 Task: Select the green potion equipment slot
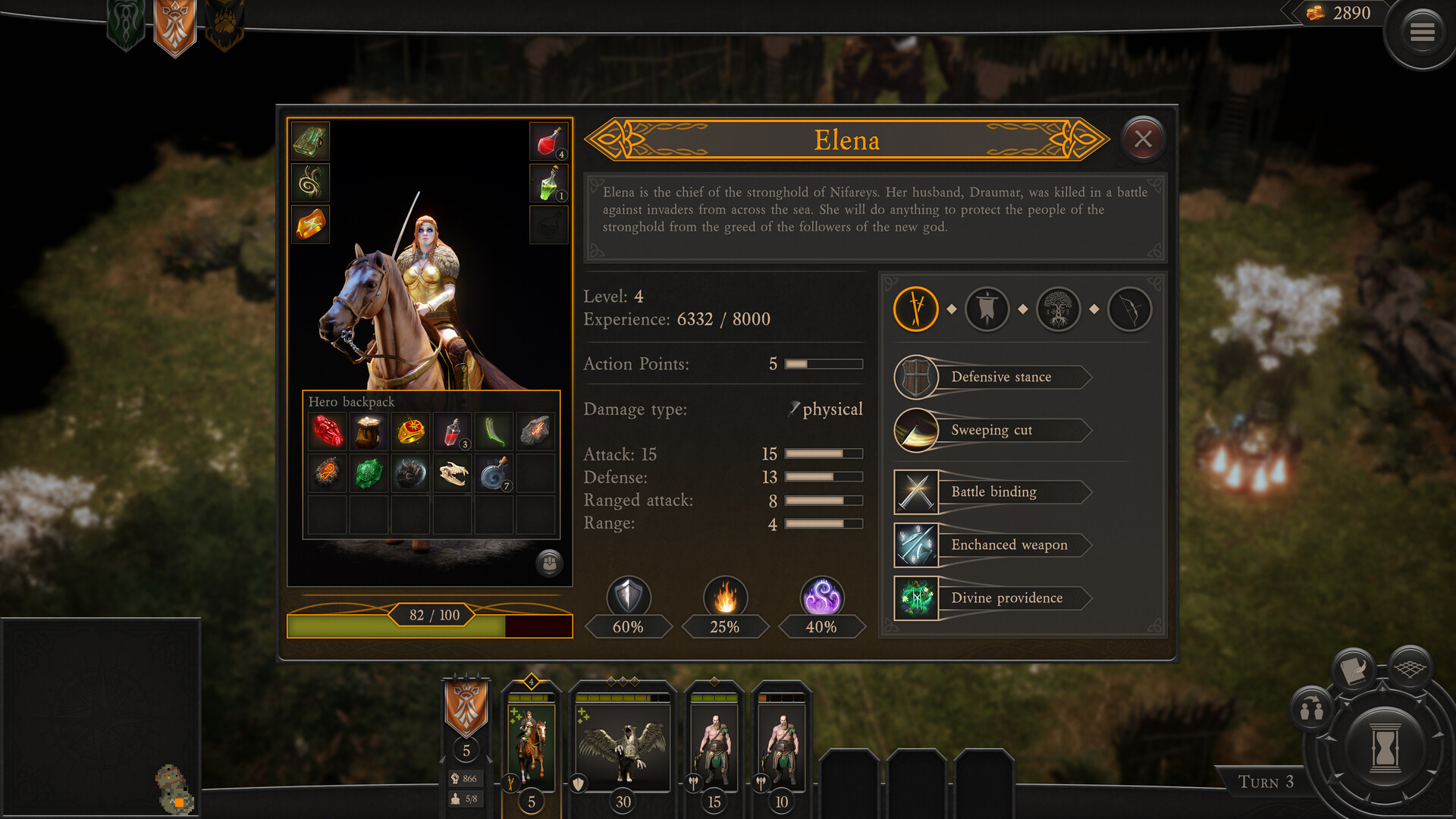tap(548, 184)
